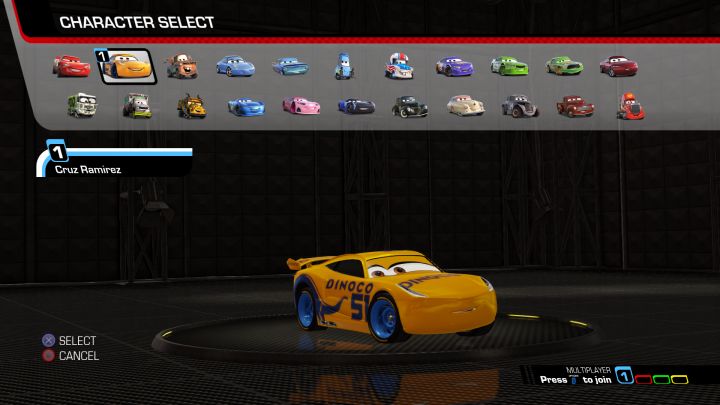
Task: Pick Guido the blue forklift
Action: (343, 66)
